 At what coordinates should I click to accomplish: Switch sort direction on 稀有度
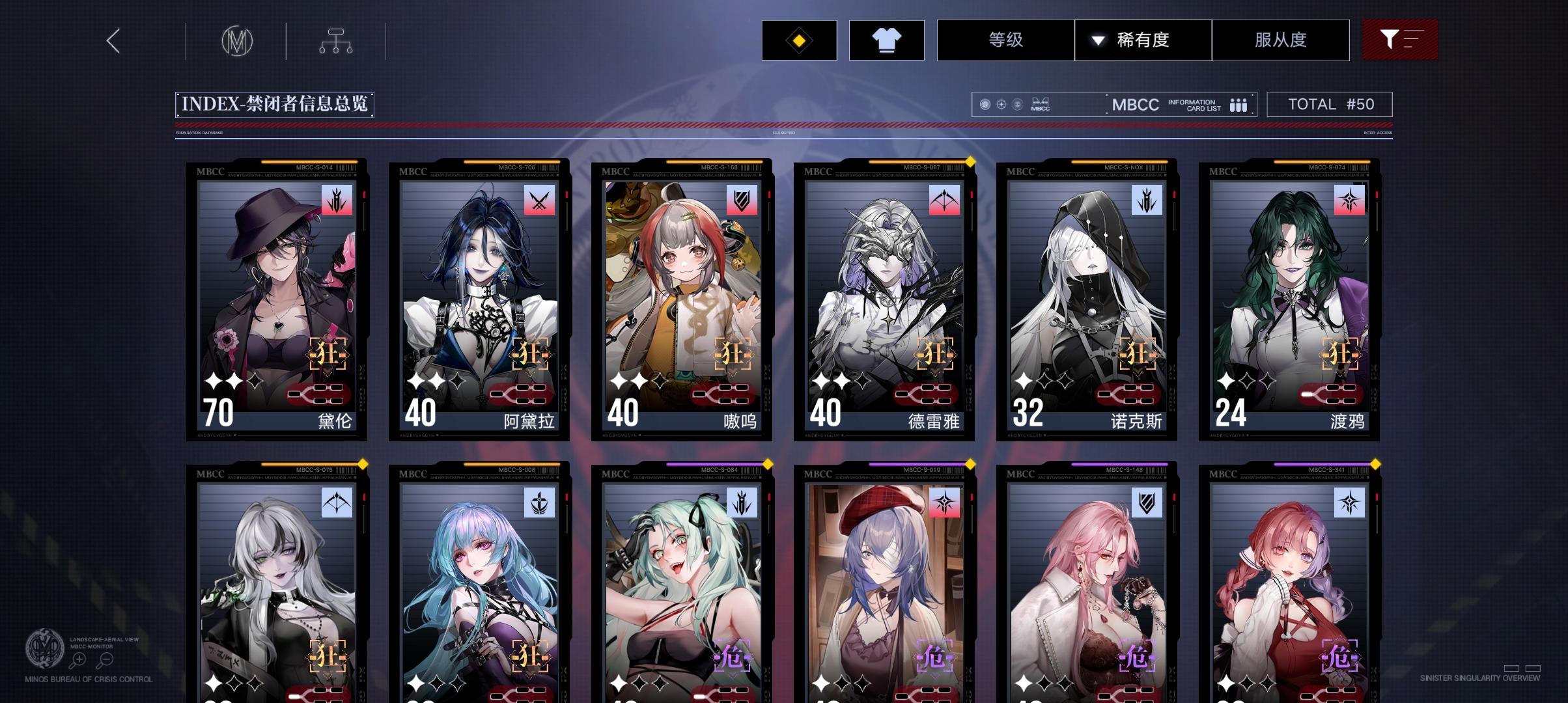(1097, 40)
